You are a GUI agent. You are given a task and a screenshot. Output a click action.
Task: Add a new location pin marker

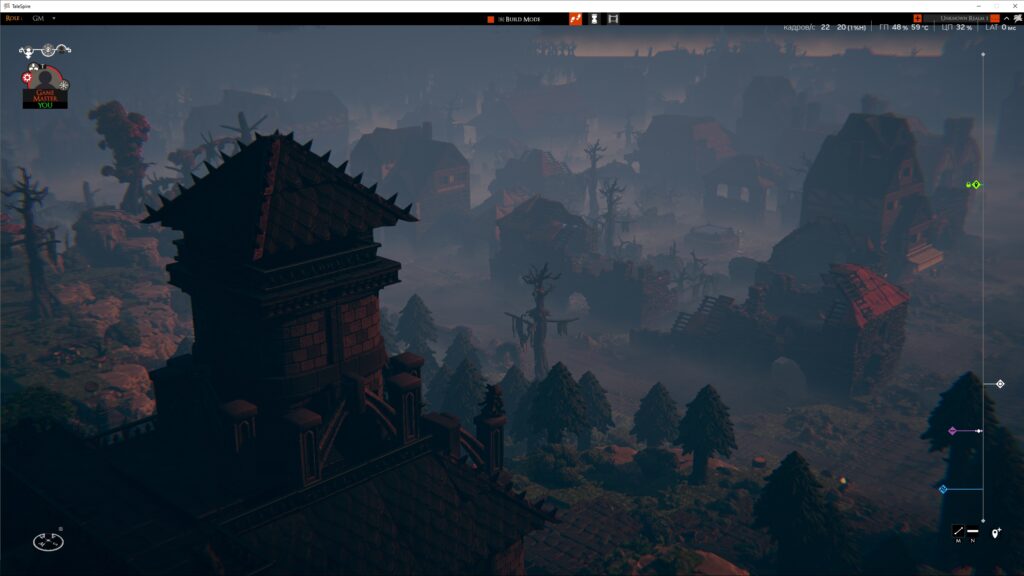996,533
